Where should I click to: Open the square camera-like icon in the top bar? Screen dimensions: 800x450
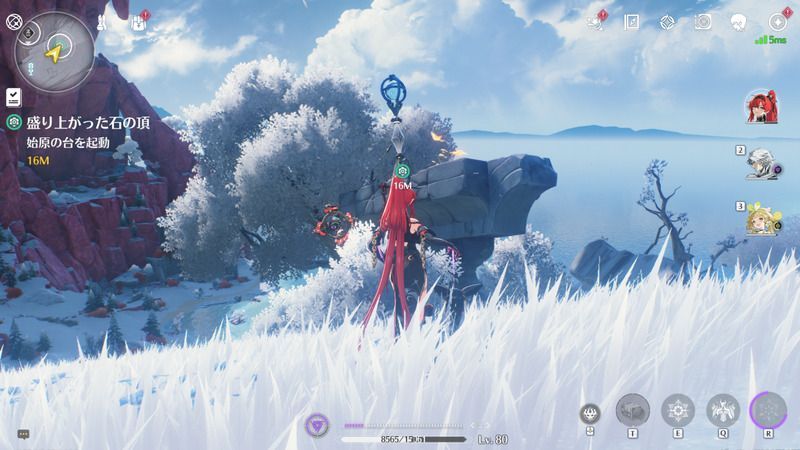tap(703, 21)
